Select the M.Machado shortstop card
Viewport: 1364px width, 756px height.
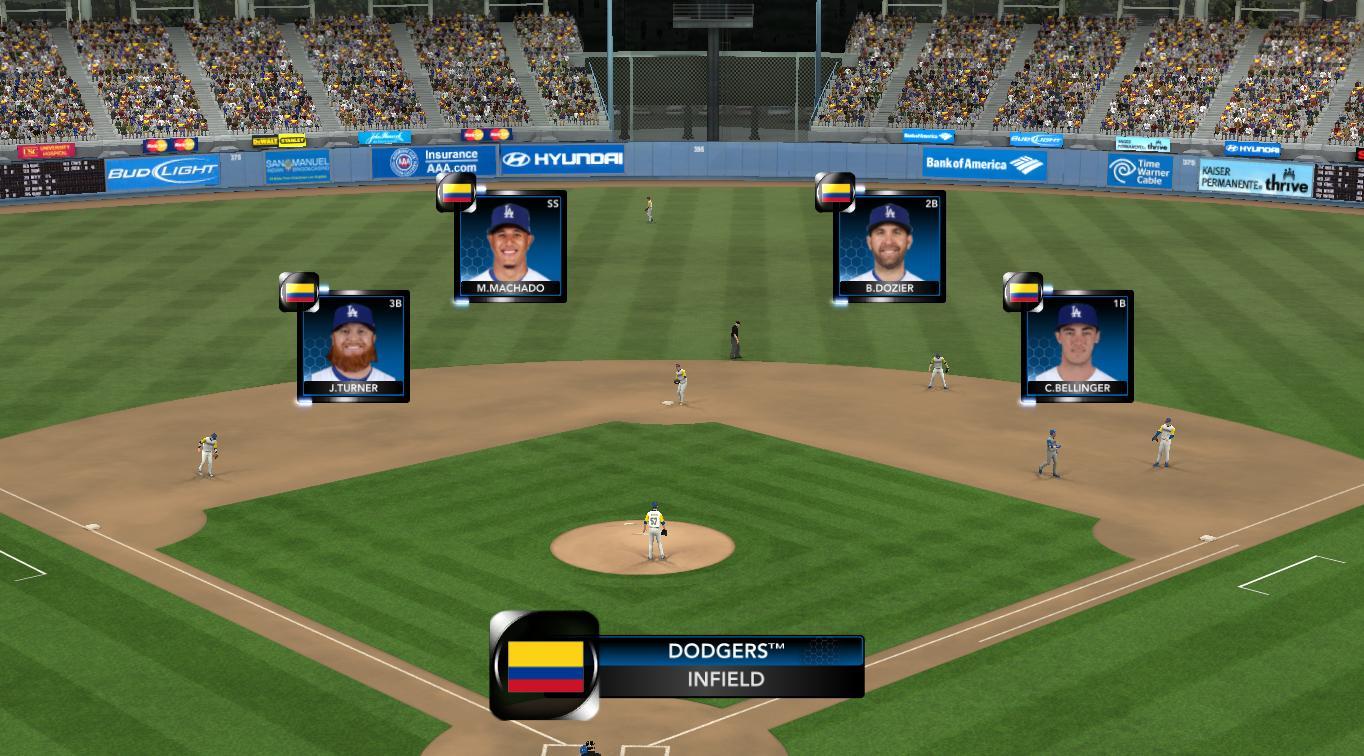[x=510, y=246]
